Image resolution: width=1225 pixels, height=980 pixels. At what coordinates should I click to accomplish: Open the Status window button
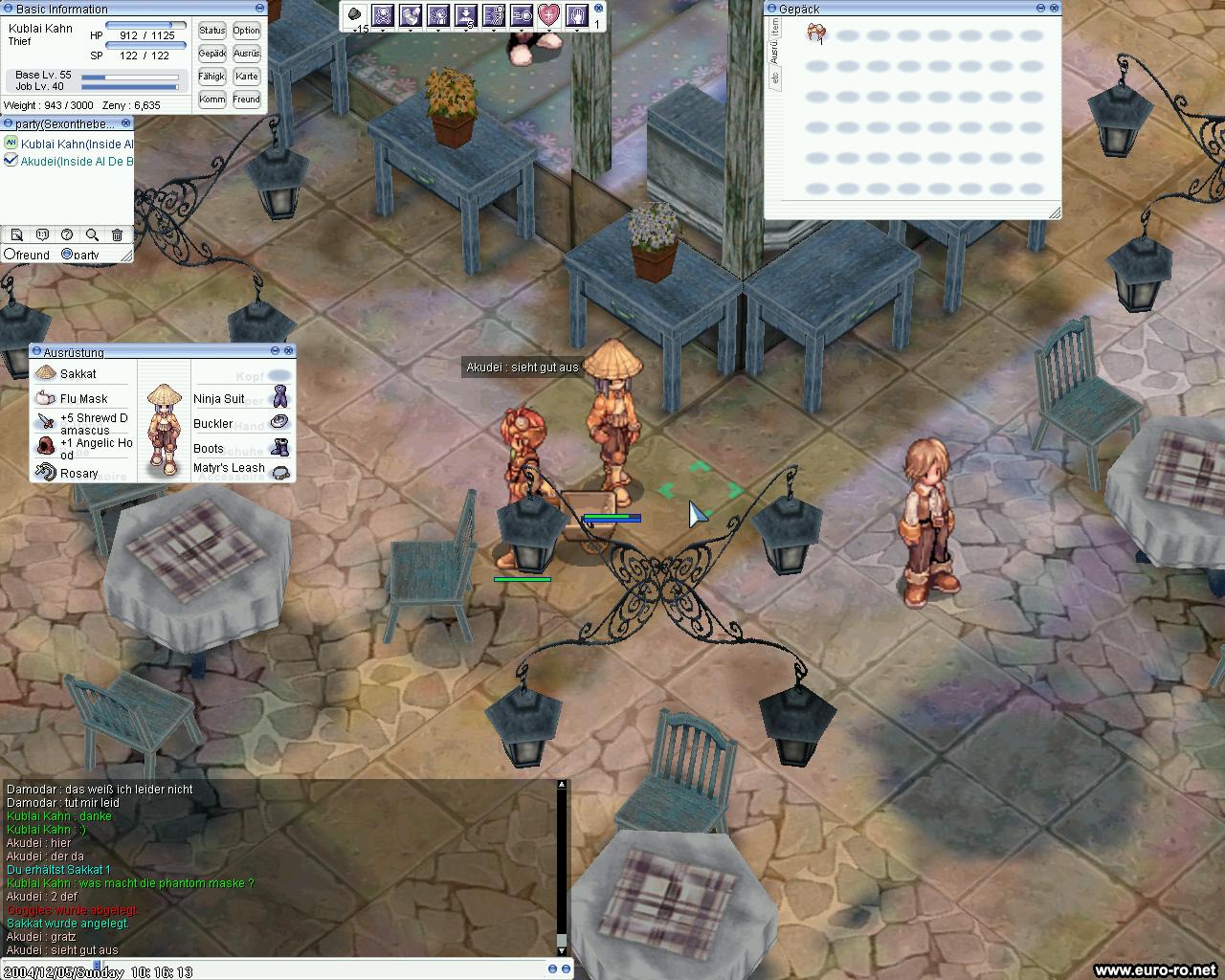(x=212, y=31)
